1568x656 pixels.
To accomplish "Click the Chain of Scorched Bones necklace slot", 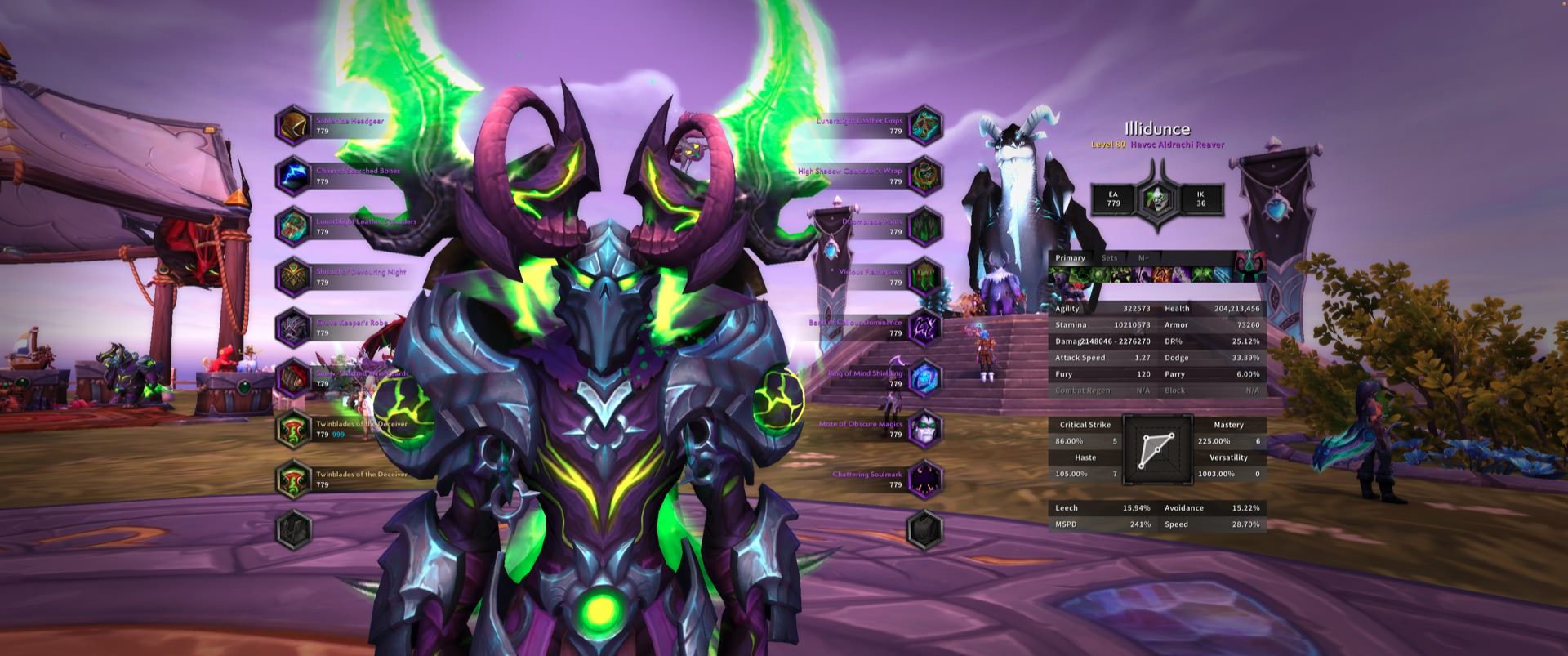I will pyautogui.click(x=293, y=176).
